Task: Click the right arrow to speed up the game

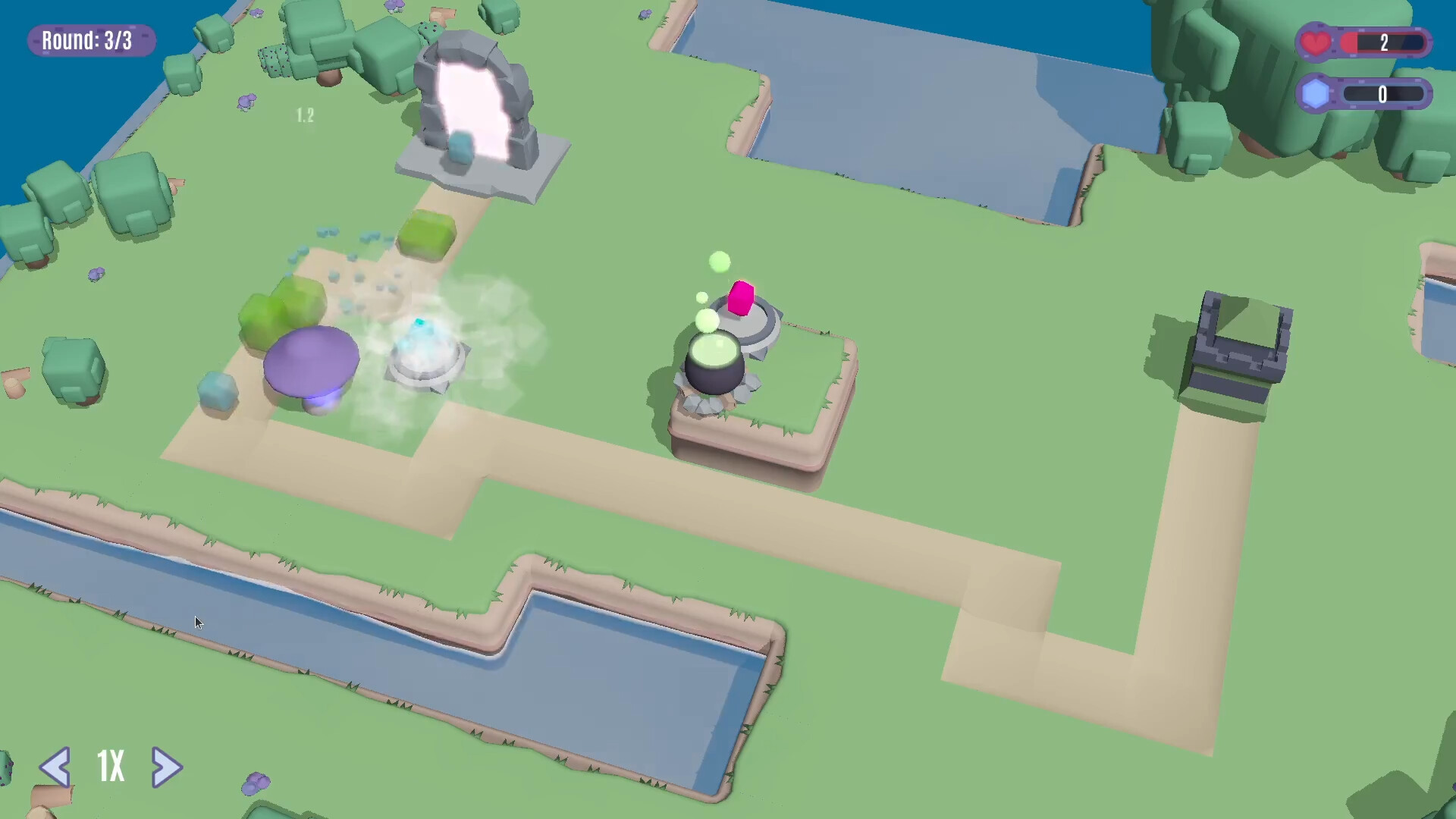Action: click(x=166, y=768)
